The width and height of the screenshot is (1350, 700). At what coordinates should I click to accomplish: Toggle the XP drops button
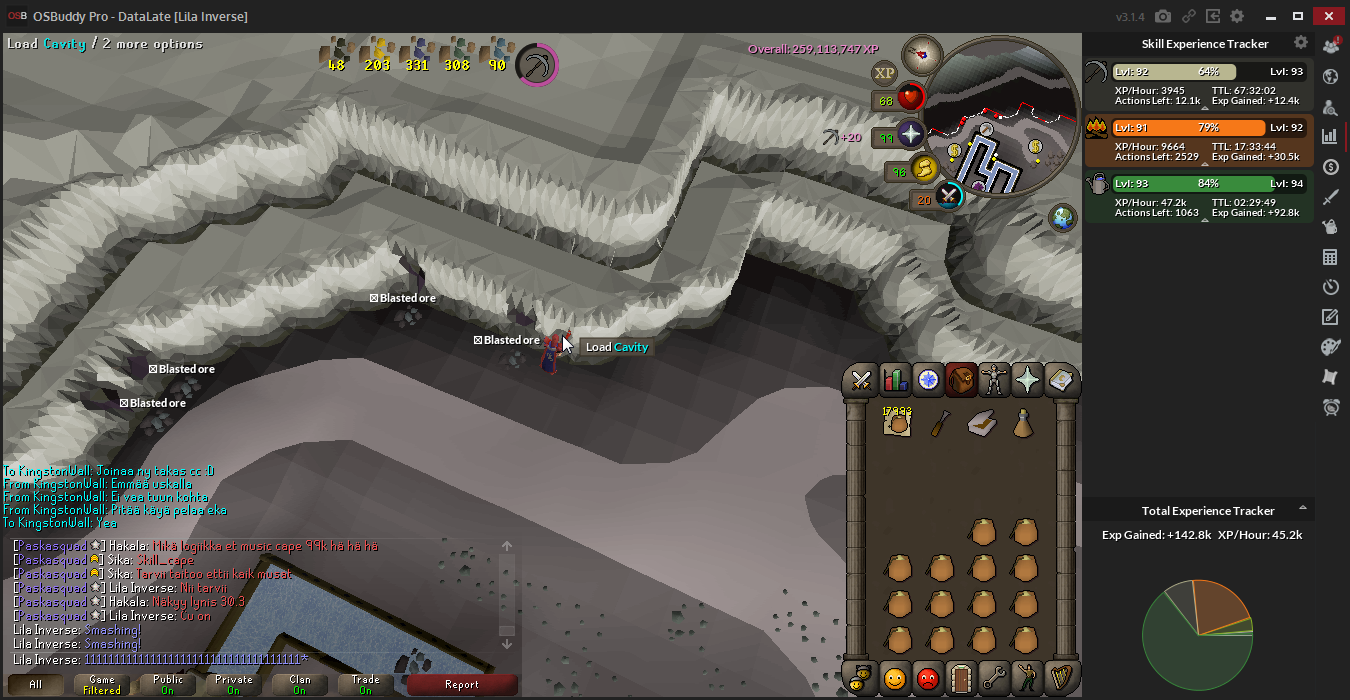884,72
